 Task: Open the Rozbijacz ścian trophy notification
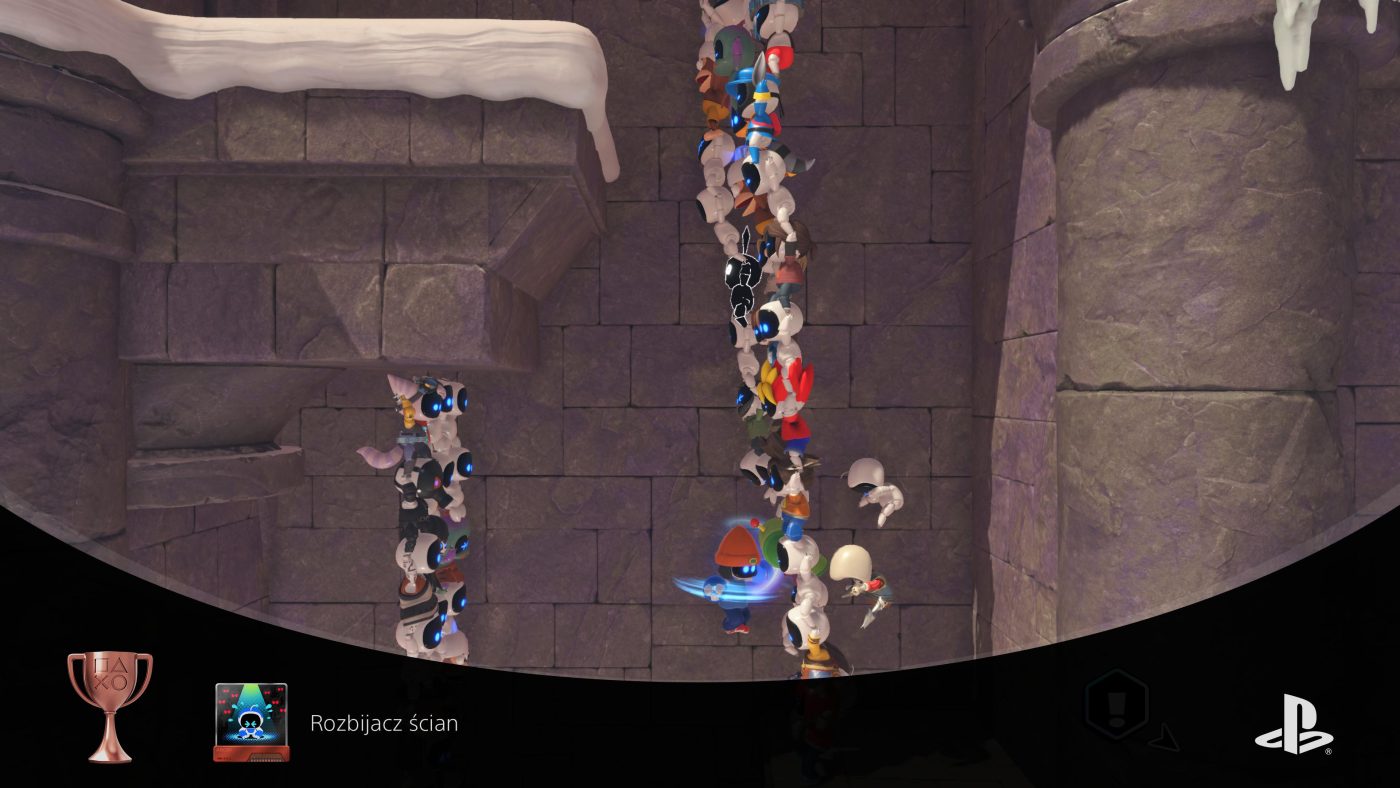384,723
